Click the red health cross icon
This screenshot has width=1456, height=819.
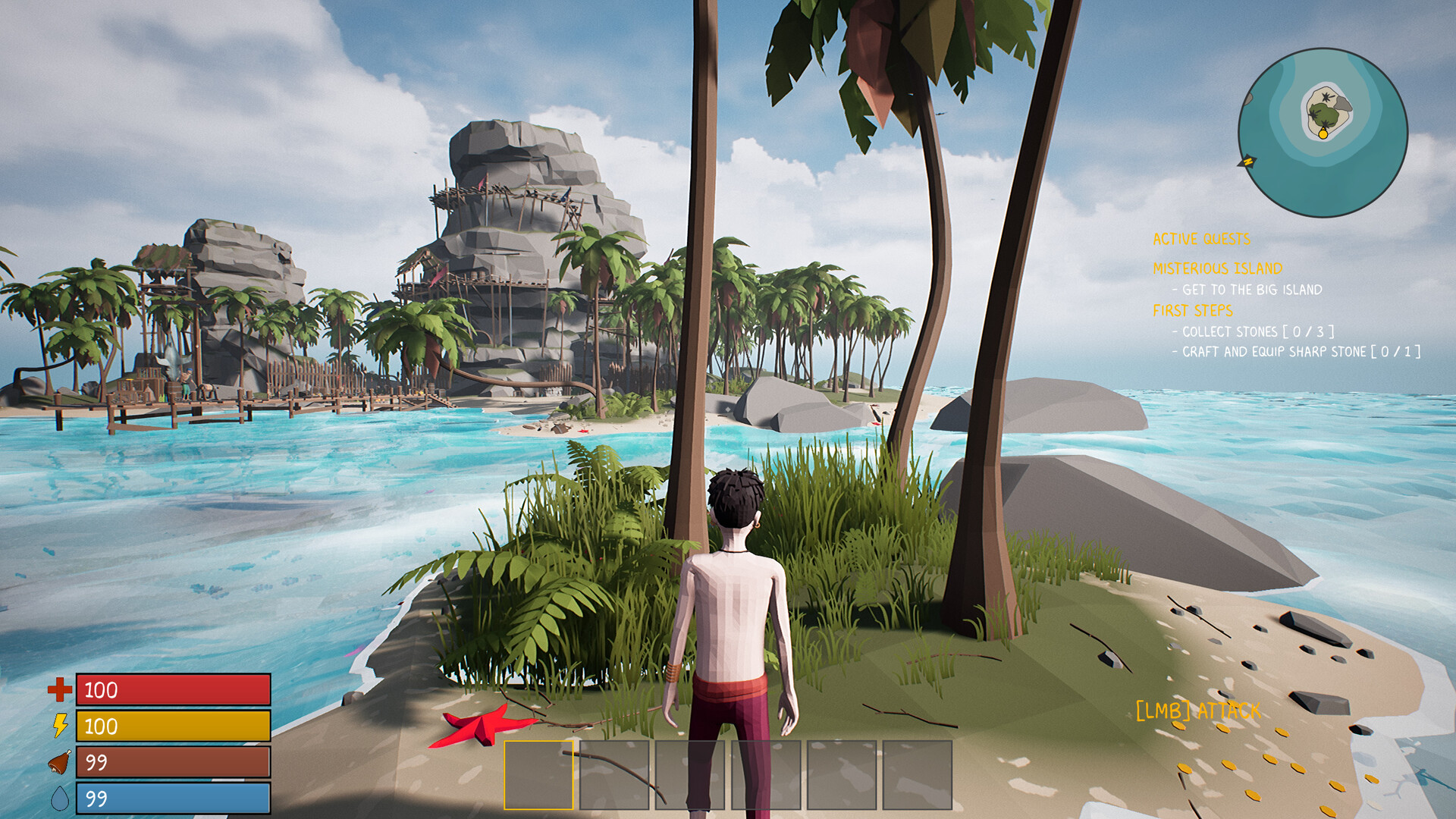(59, 691)
